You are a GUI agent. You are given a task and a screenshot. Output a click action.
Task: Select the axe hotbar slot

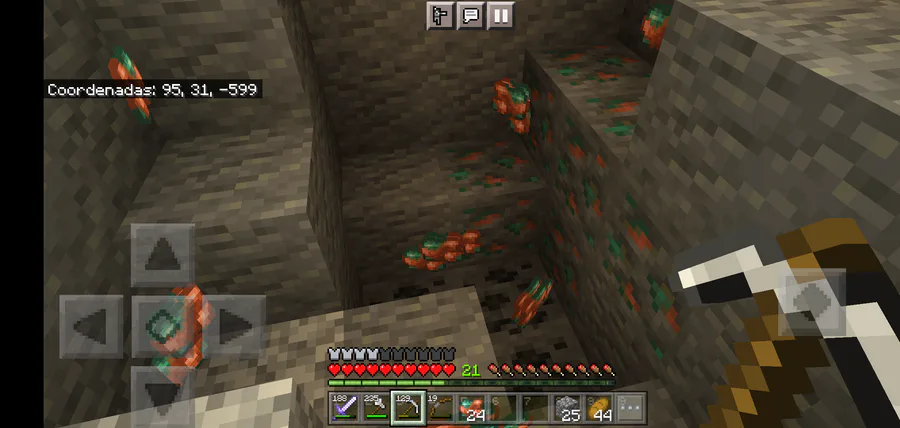coord(375,407)
